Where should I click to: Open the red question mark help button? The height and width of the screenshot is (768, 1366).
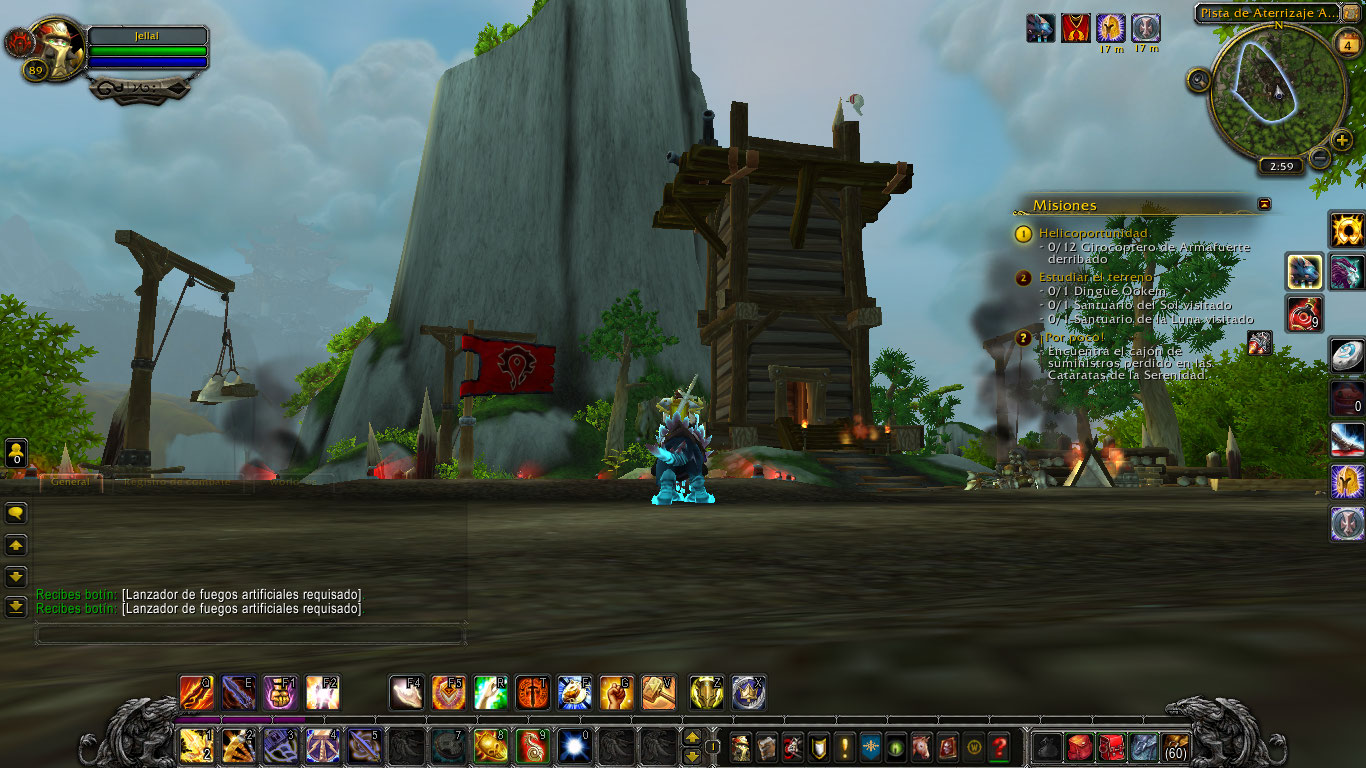pos(998,746)
